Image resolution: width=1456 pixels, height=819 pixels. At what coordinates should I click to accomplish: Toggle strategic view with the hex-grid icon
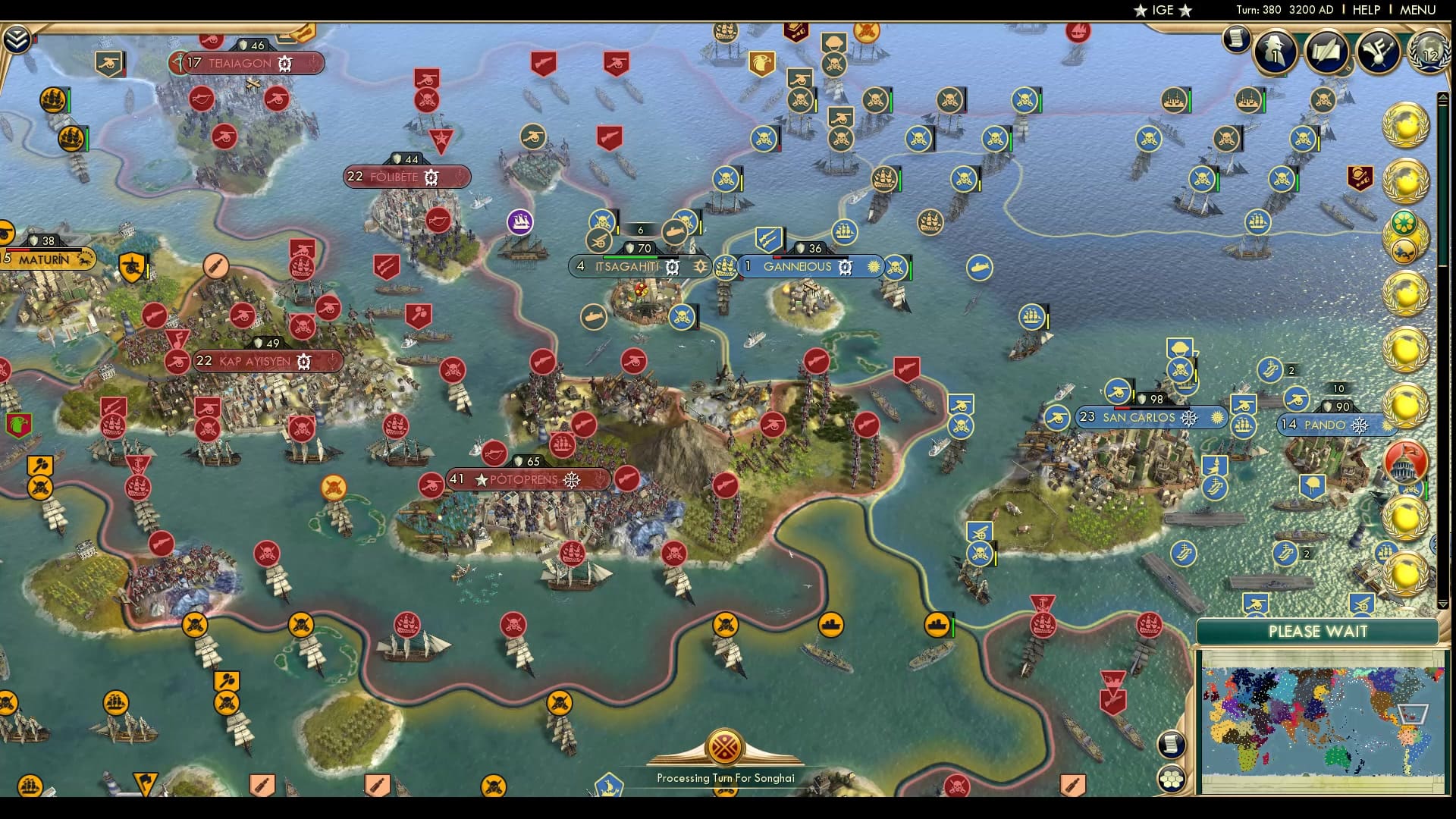(1171, 779)
